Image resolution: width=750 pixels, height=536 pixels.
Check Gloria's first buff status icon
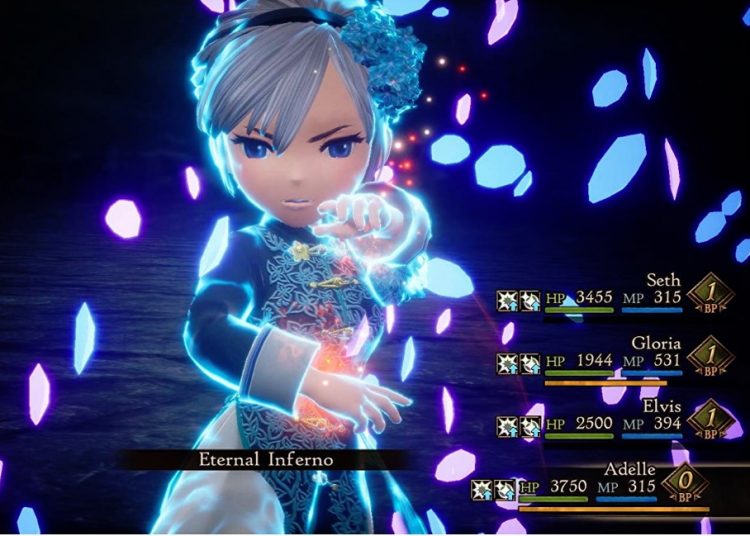pyautogui.click(x=507, y=362)
